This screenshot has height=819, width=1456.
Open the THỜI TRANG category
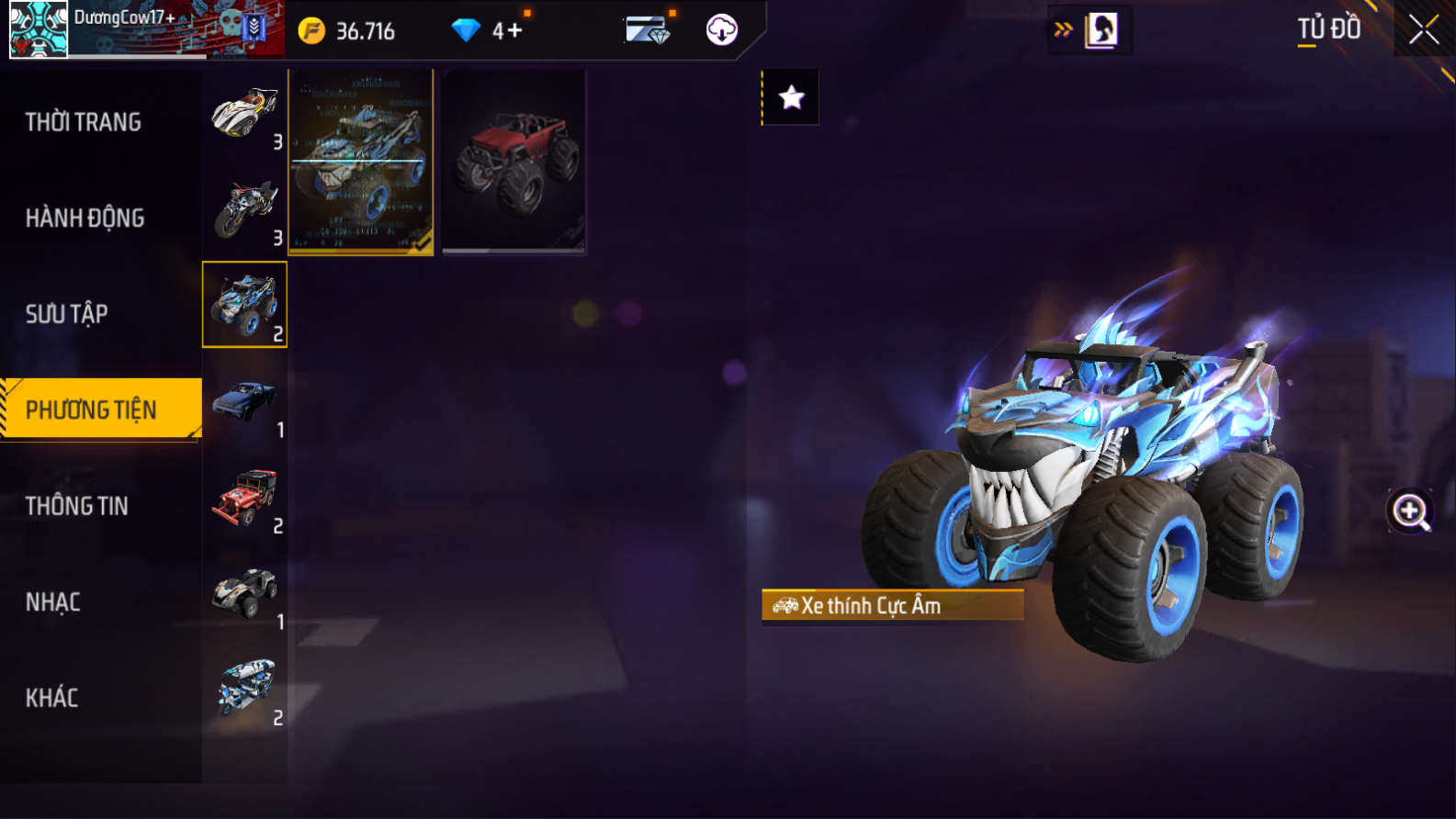coord(84,122)
